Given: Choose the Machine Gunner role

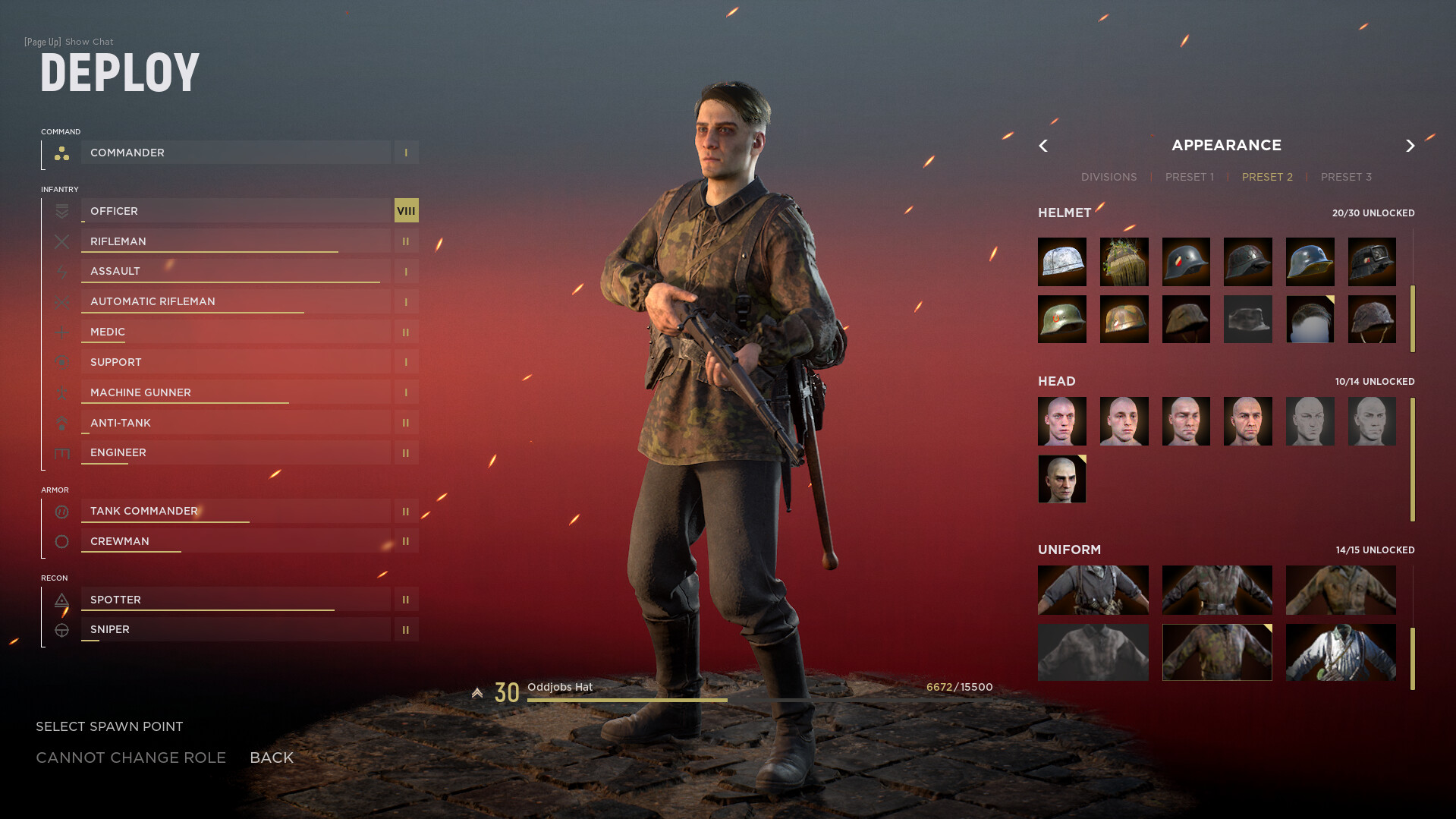Looking at the screenshot, I should tap(236, 392).
